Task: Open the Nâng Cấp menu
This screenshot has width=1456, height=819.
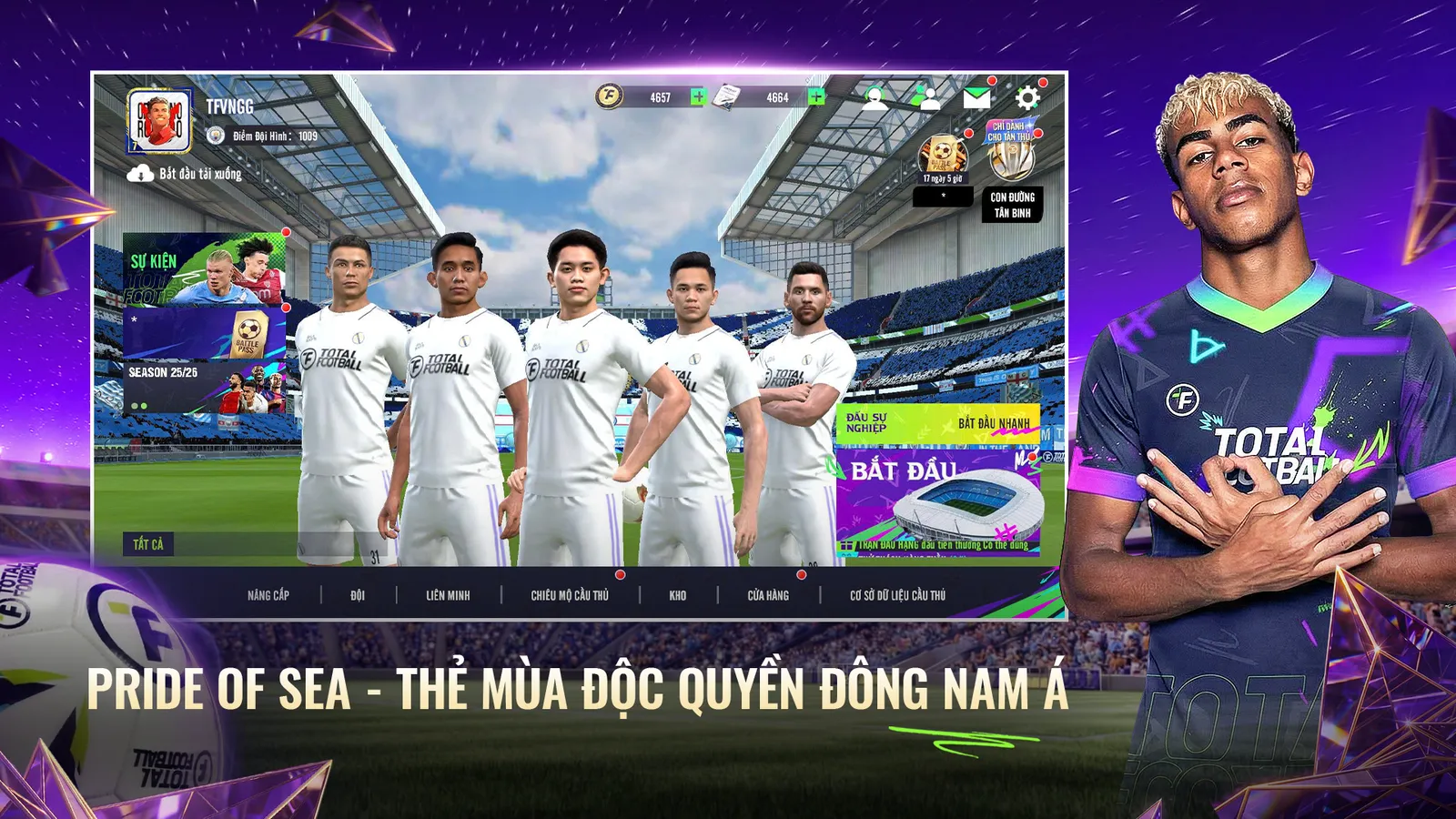Action: [x=268, y=595]
